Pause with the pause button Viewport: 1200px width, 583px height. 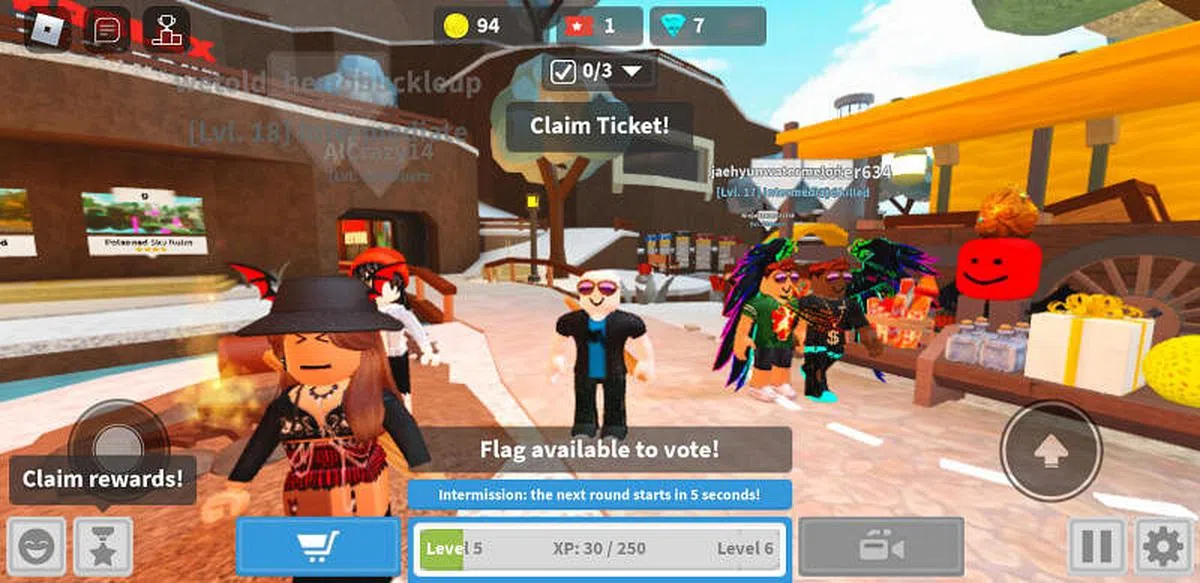[1097, 547]
